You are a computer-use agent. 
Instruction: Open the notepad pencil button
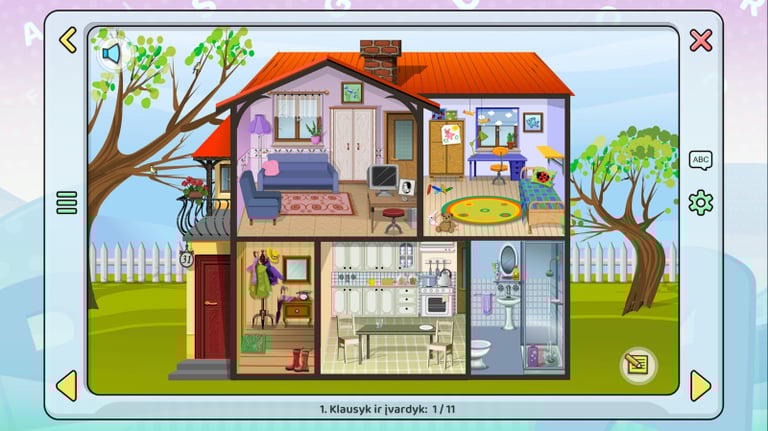click(x=636, y=365)
